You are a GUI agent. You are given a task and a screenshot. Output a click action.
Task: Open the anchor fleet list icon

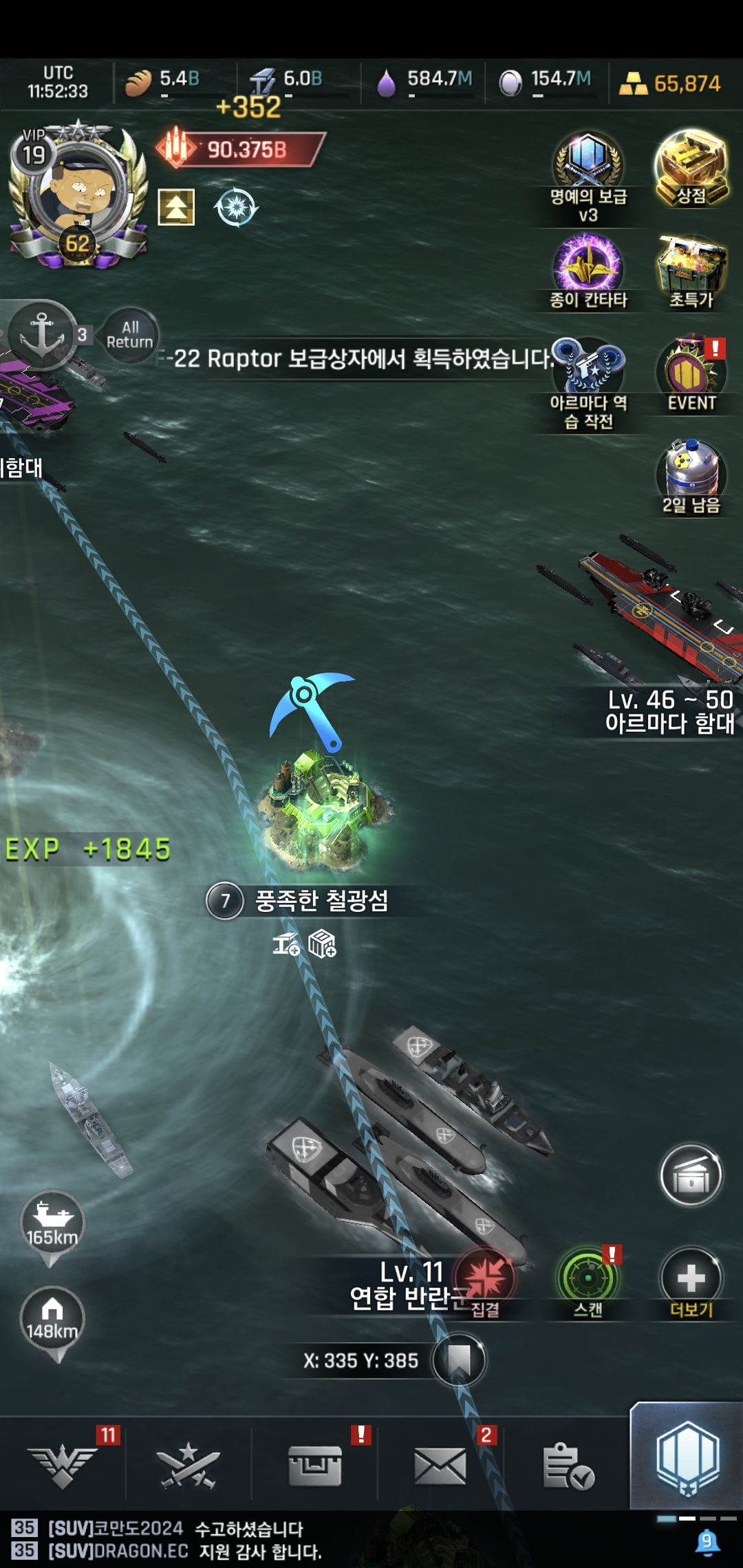tap(43, 335)
